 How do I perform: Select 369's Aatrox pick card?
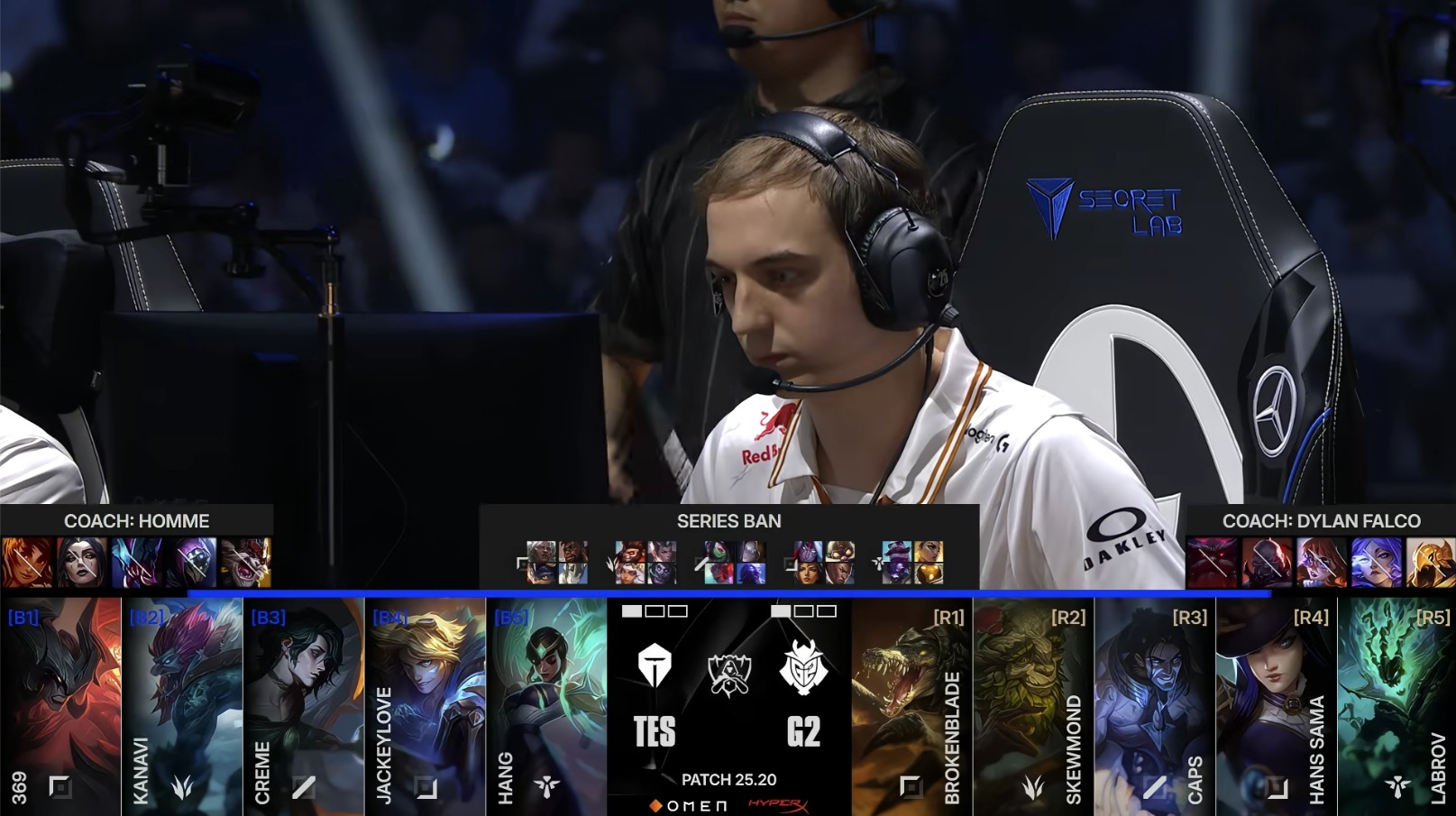(60, 706)
